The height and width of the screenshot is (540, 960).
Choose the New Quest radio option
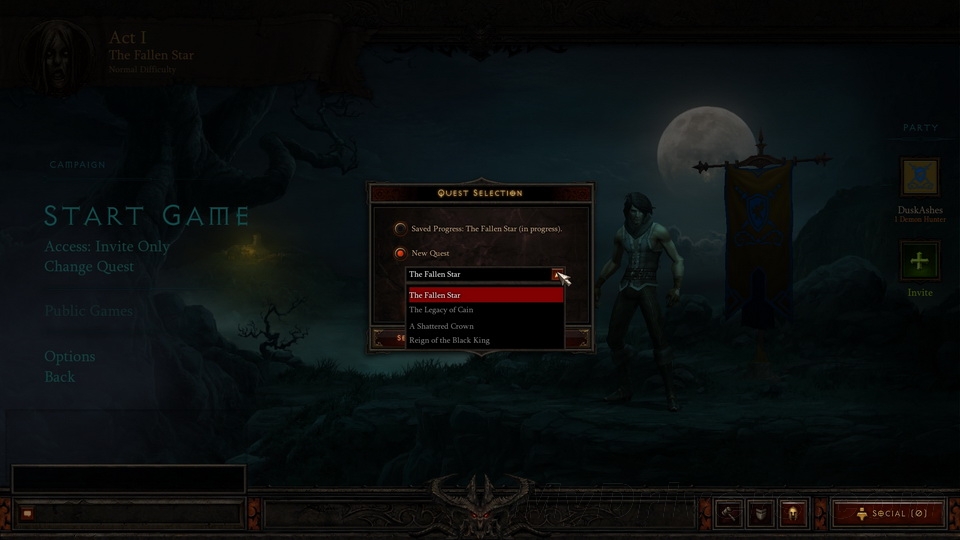click(400, 253)
